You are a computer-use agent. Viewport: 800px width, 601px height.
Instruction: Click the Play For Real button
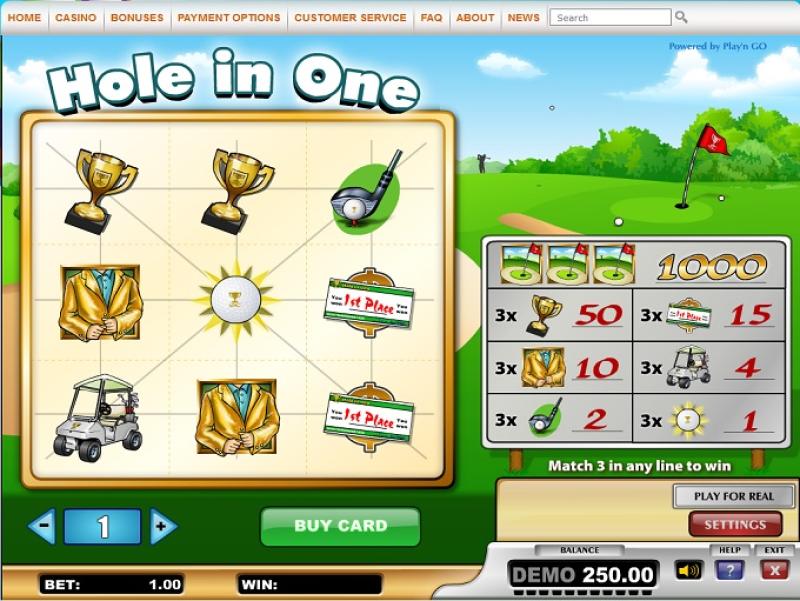[734, 496]
